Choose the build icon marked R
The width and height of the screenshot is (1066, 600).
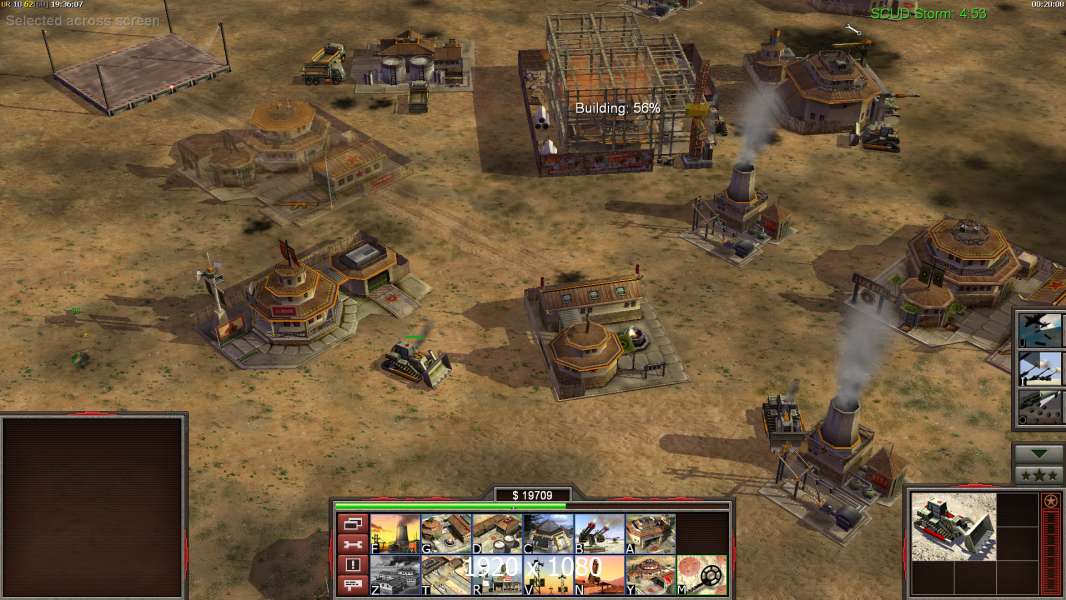497,575
